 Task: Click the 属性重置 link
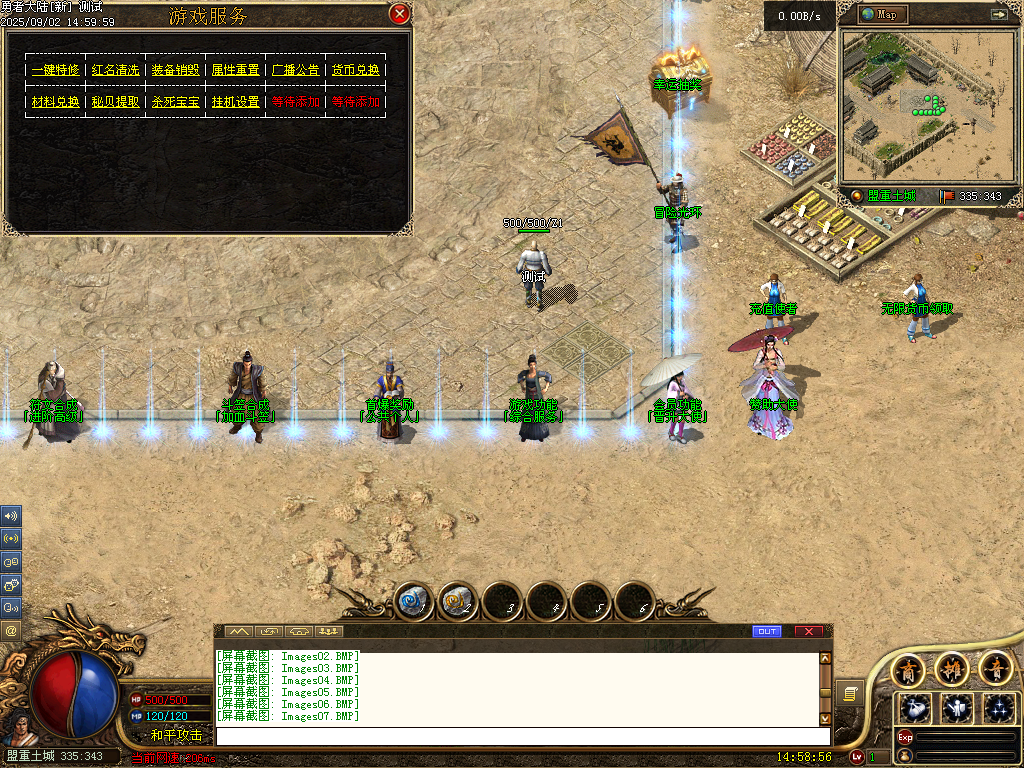coord(235,70)
